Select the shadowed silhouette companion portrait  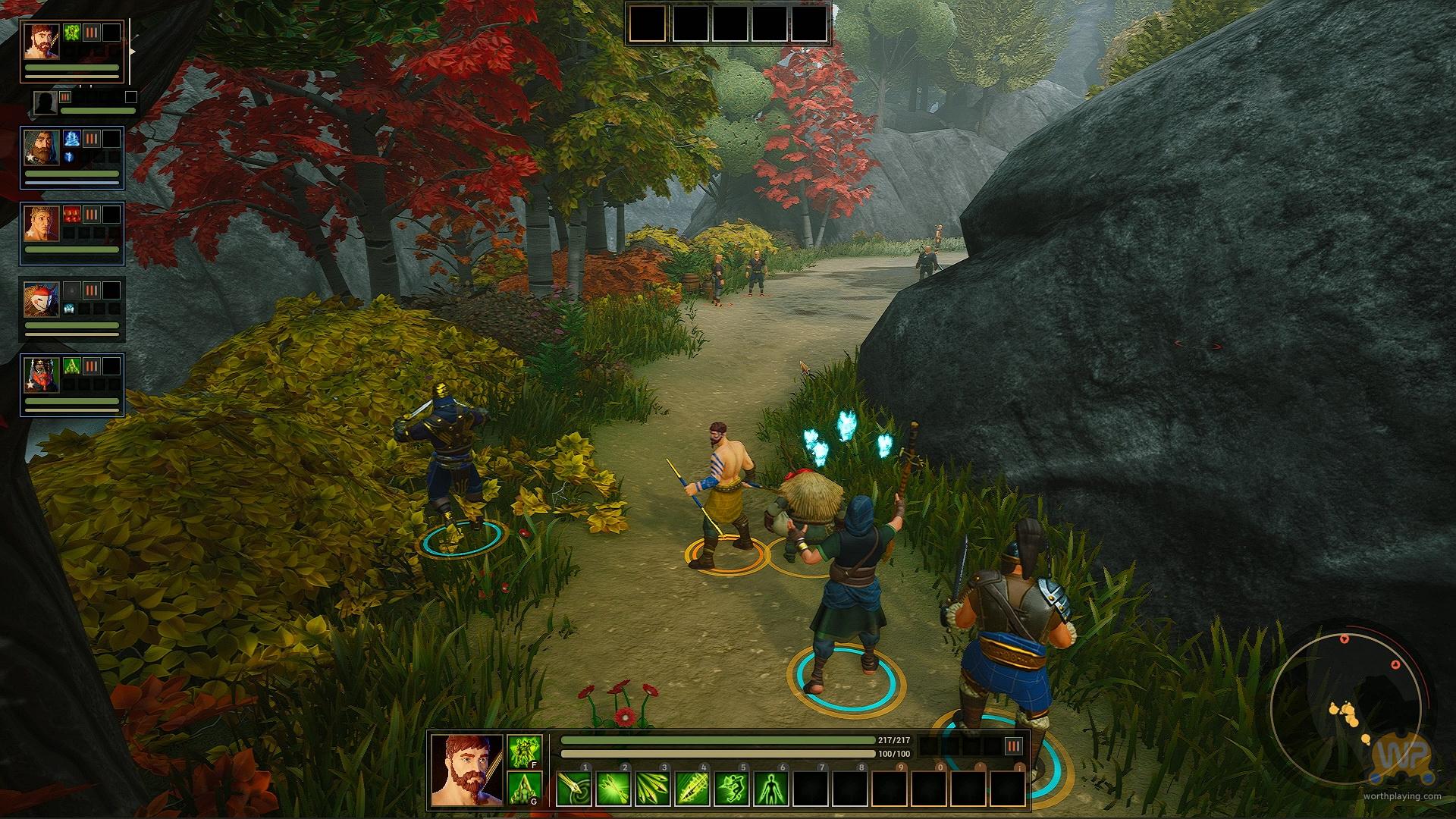[45, 102]
